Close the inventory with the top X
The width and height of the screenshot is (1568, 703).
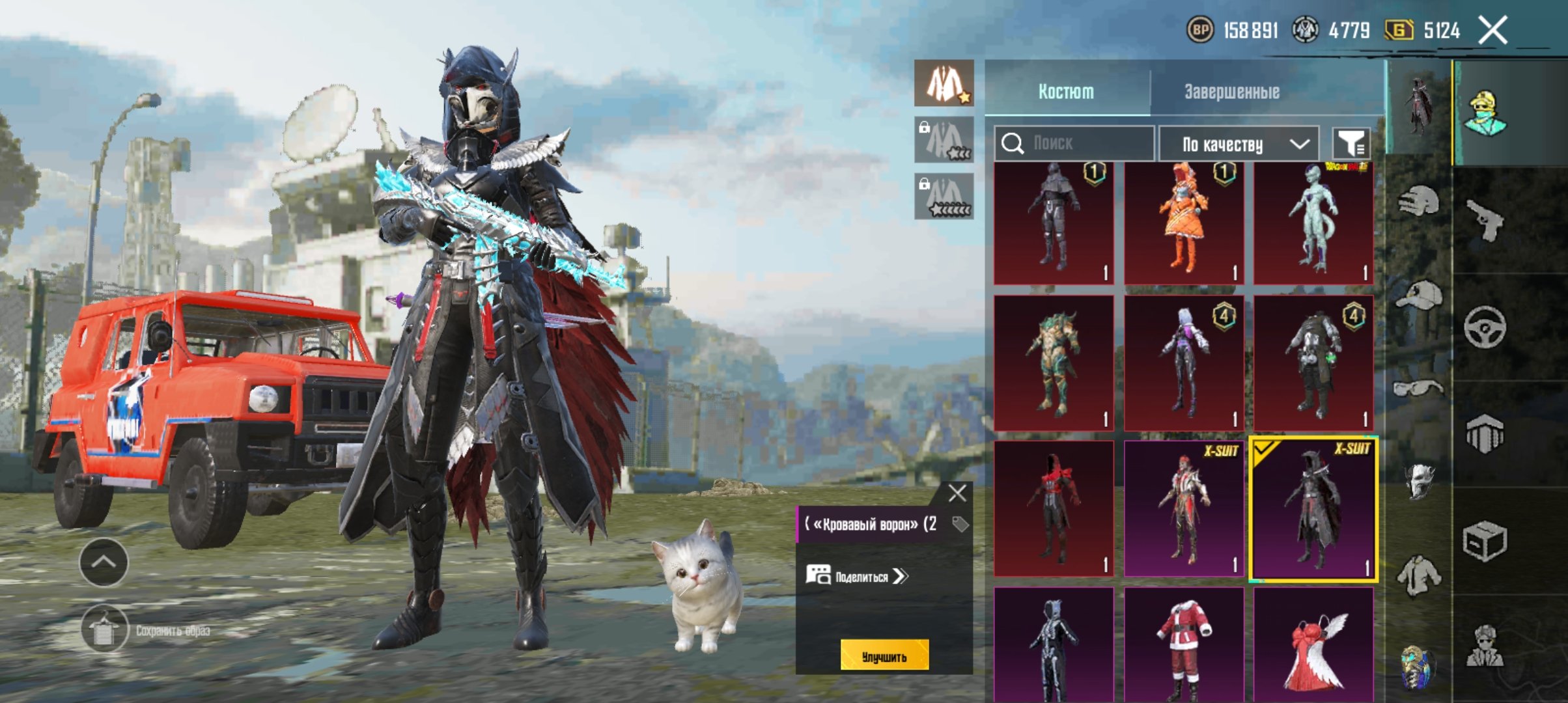pyautogui.click(x=1492, y=30)
